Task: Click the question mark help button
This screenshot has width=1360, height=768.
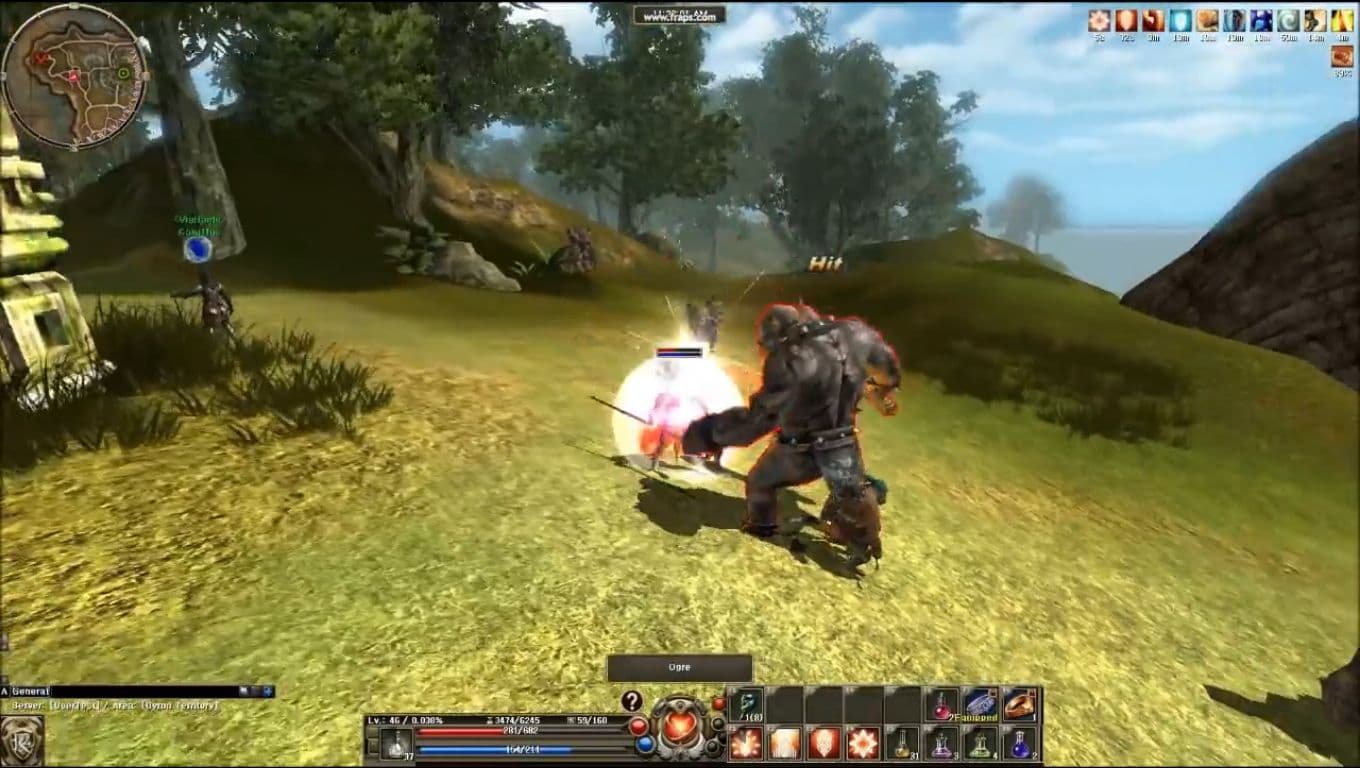Action: tap(631, 701)
